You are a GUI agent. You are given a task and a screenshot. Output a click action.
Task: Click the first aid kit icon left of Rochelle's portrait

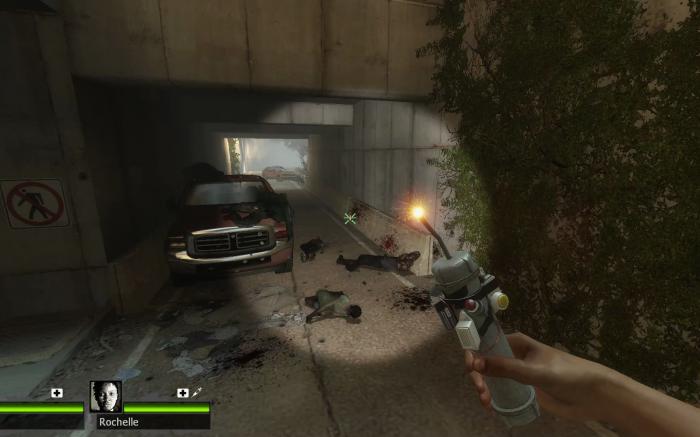(57, 393)
